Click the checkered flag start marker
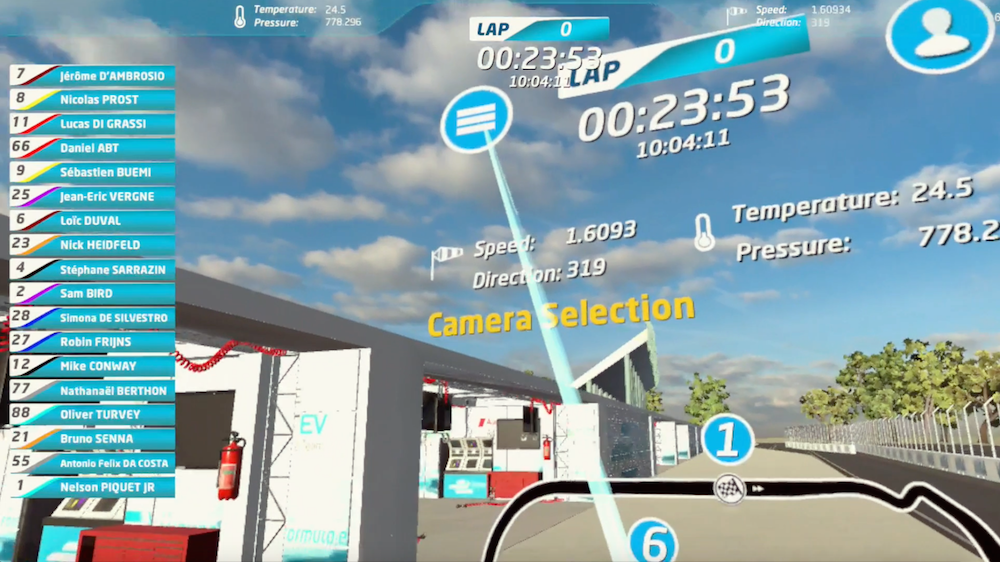The image size is (1000, 562). pos(727,489)
